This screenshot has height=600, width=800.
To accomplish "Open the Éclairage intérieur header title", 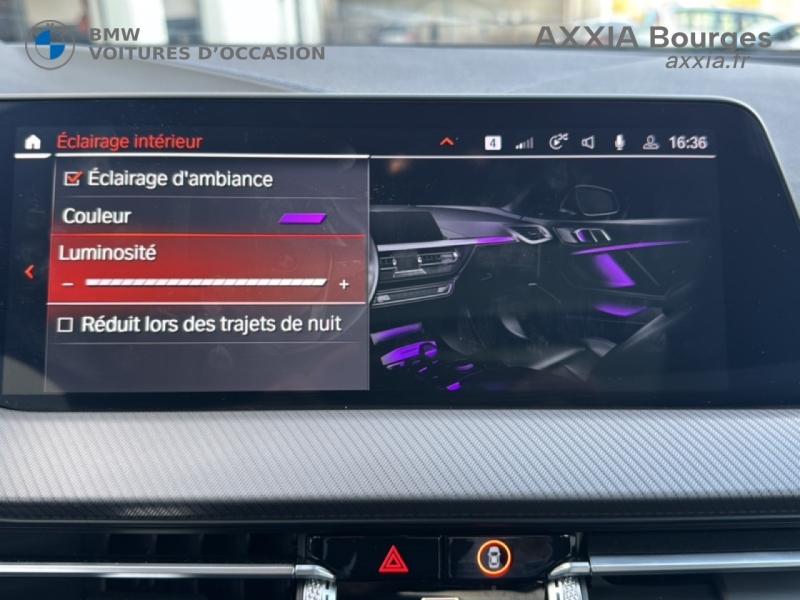I will pyautogui.click(x=129, y=142).
